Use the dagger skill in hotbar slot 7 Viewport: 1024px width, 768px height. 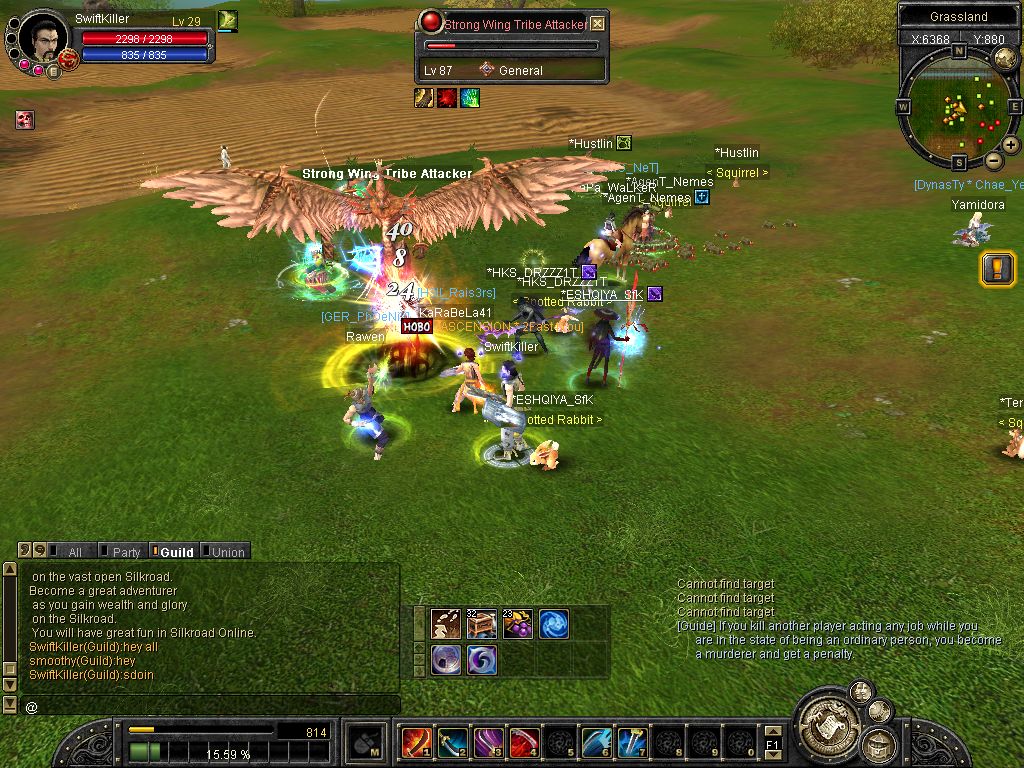(632, 742)
